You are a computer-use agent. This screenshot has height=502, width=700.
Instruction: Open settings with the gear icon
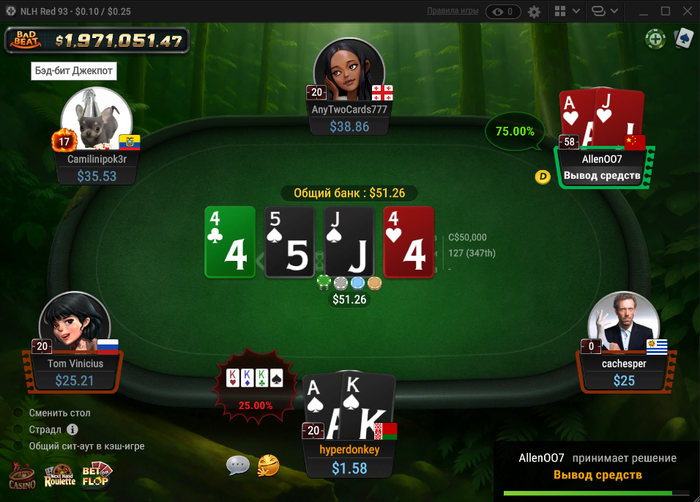pos(534,11)
